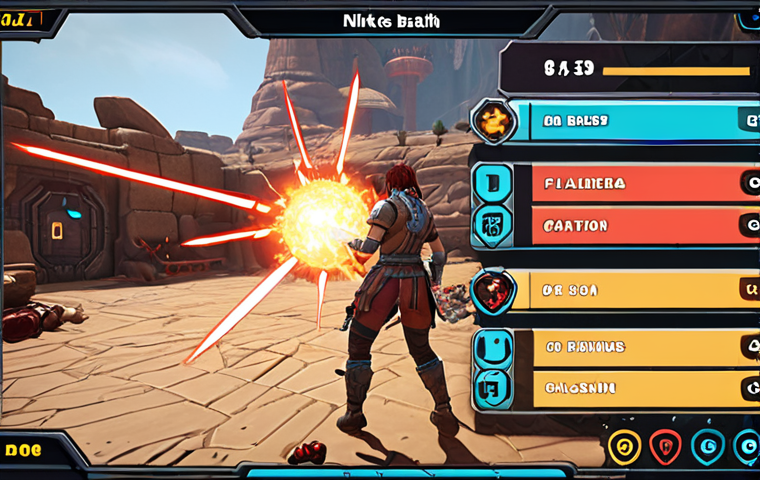The image size is (760, 480).
Task: Activate the yellow swirl shield icon
Action: [624, 447]
